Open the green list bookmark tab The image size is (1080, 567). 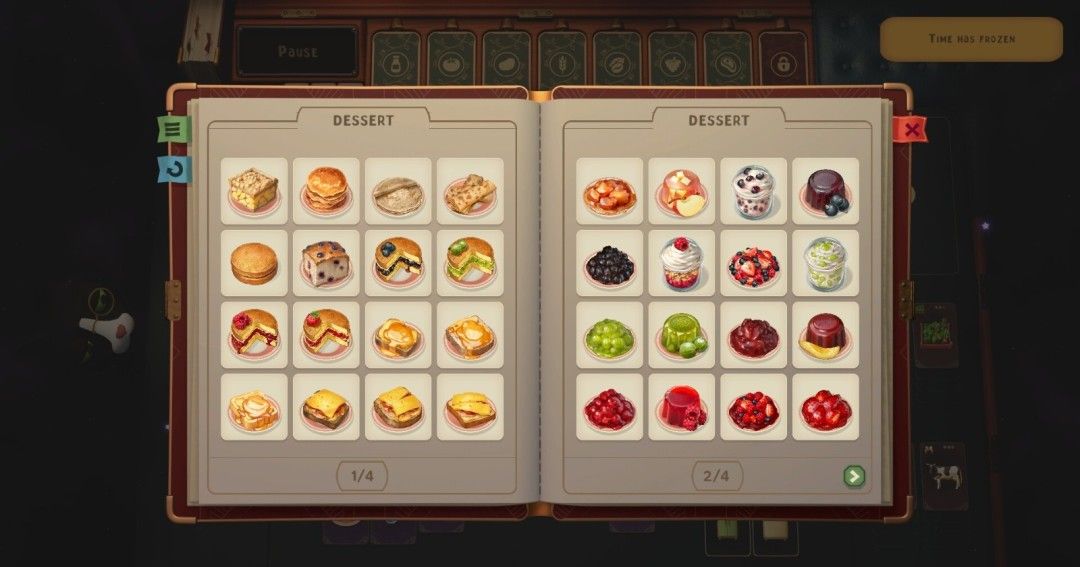point(173,129)
